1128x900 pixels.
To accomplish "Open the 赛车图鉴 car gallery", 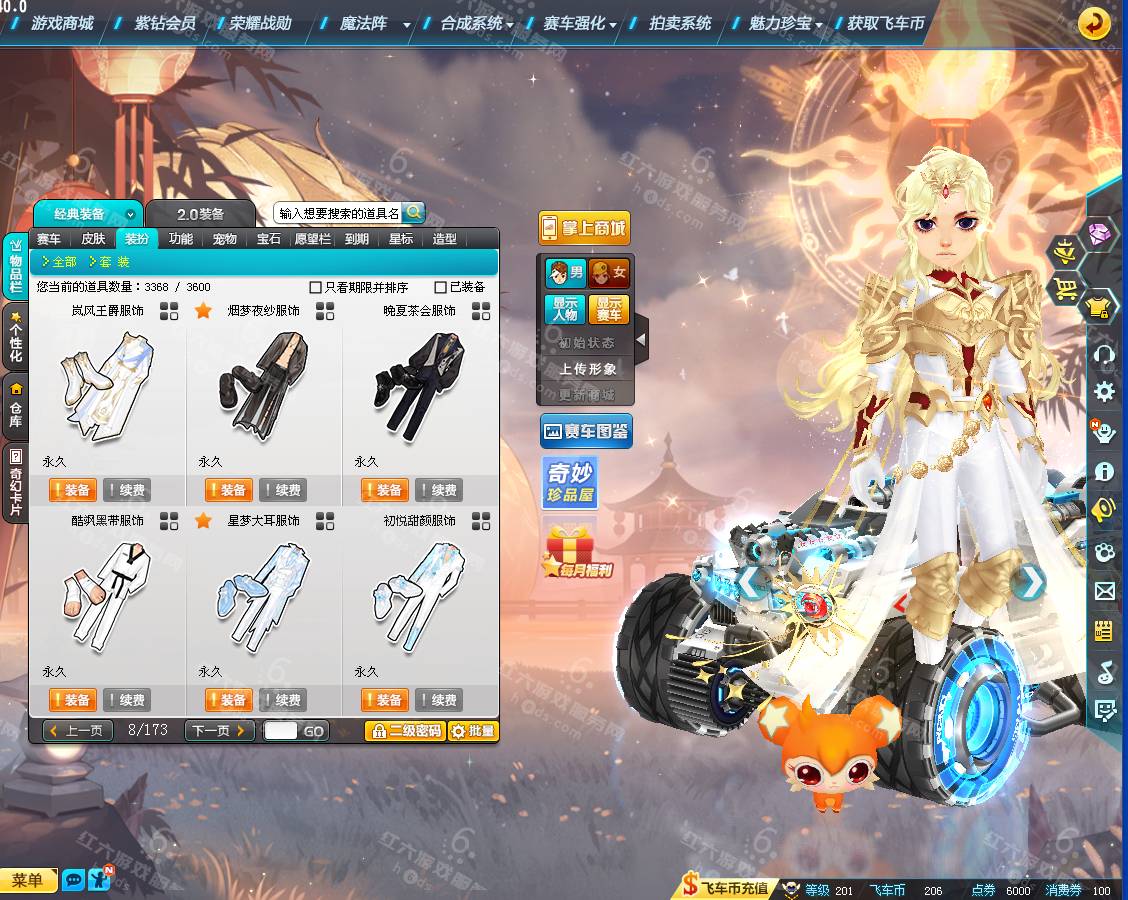I will click(x=586, y=432).
